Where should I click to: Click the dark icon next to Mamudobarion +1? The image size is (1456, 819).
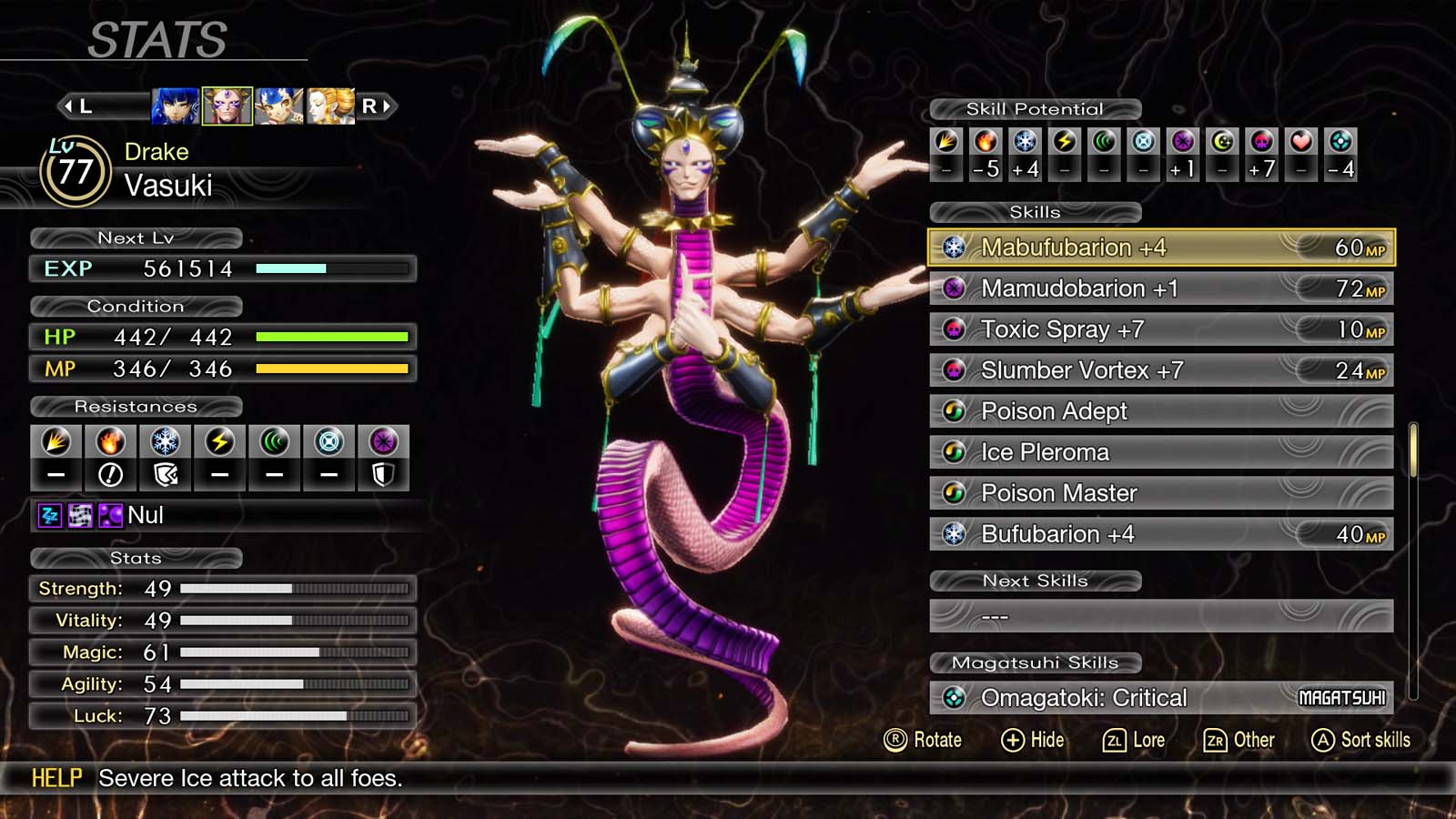(954, 288)
